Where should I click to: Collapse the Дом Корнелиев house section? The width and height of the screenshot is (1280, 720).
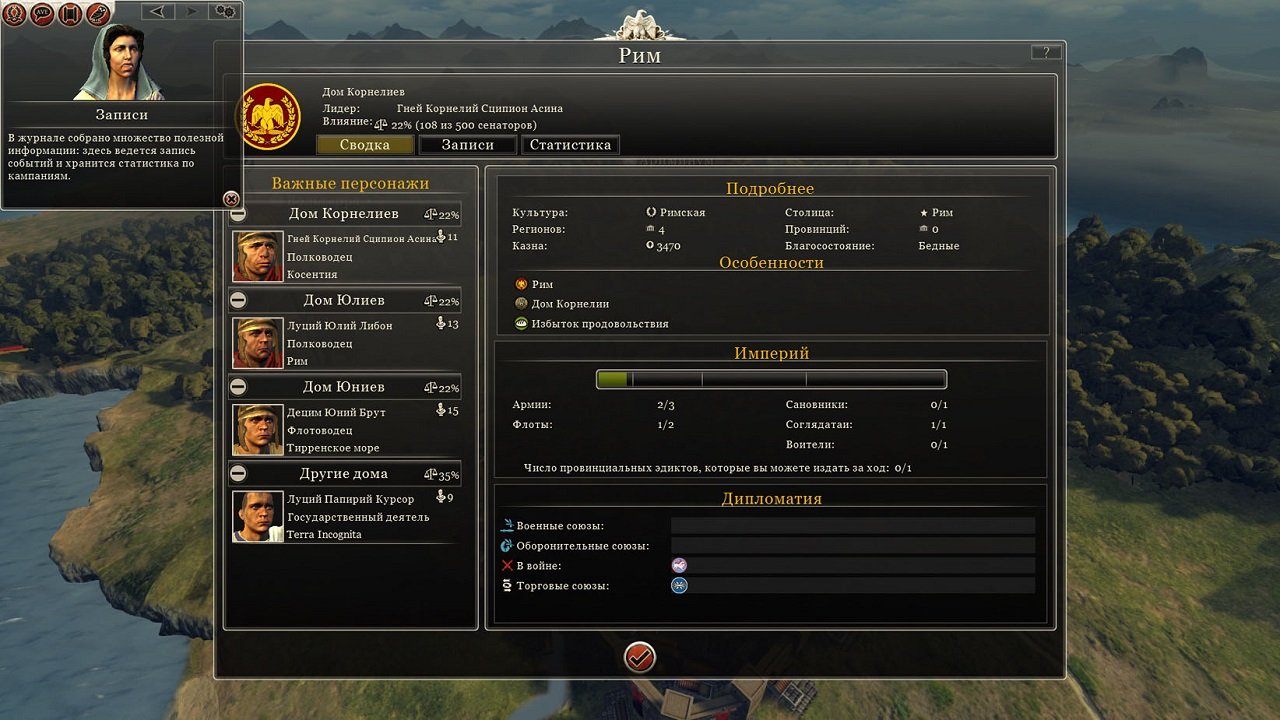point(236,213)
